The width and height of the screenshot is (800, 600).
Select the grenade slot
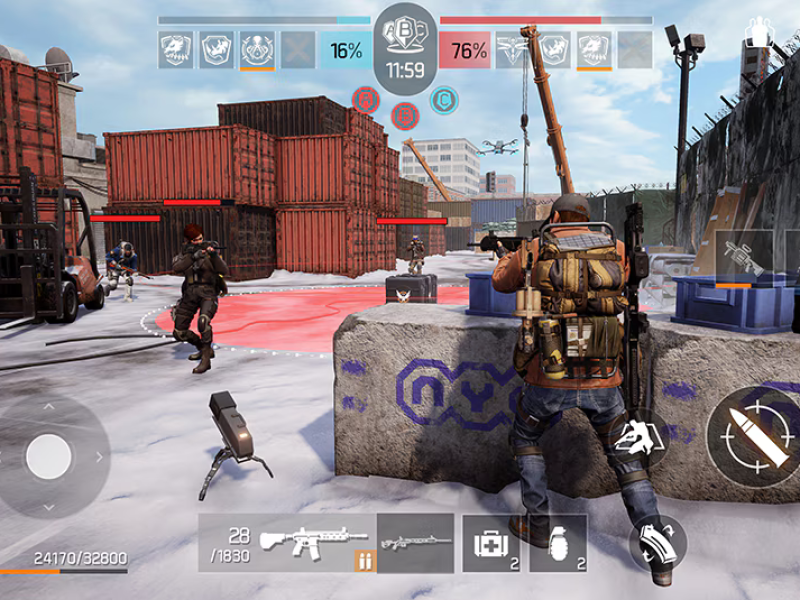558,543
